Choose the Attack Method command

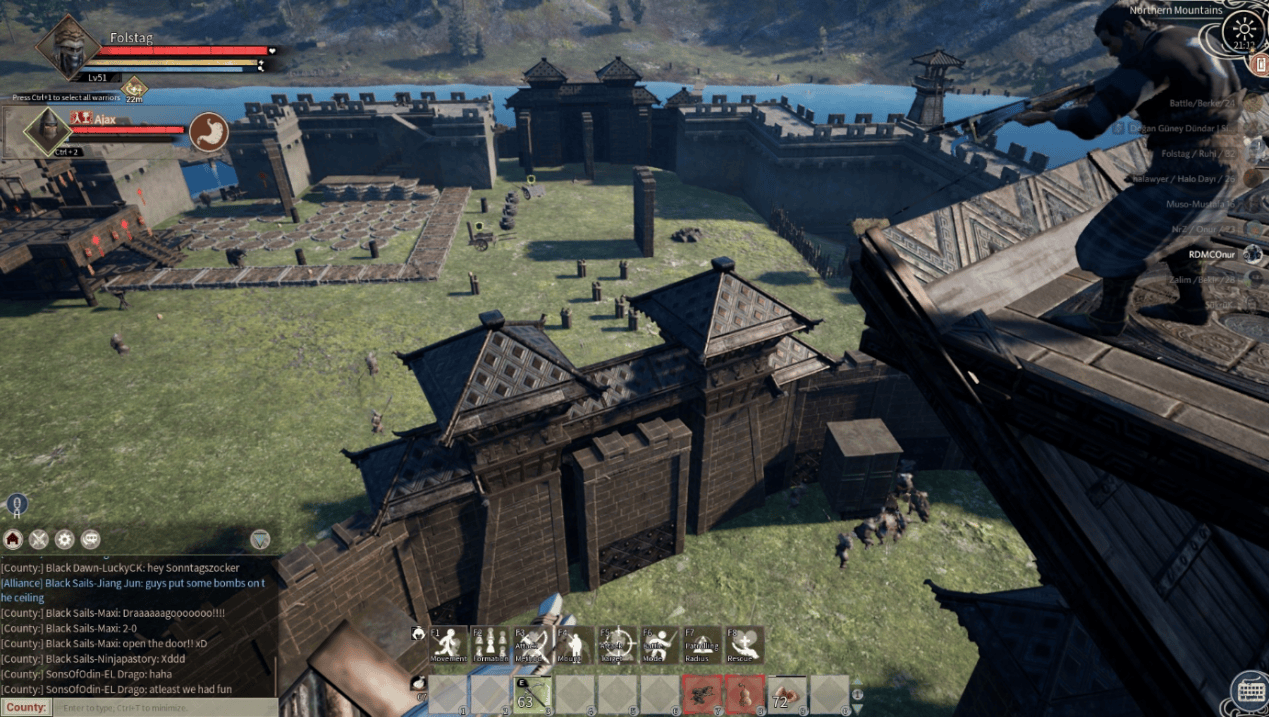click(533, 644)
